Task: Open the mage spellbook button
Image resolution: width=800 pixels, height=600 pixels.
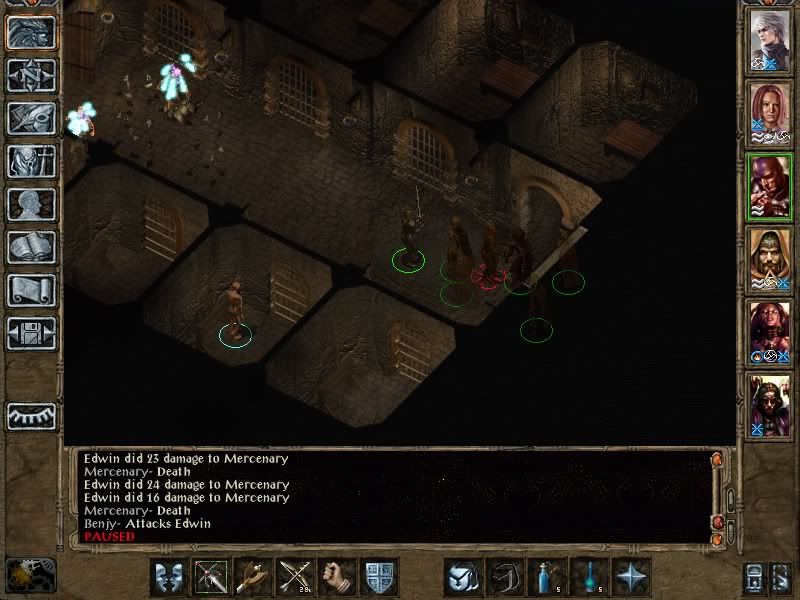Action: click(x=30, y=247)
